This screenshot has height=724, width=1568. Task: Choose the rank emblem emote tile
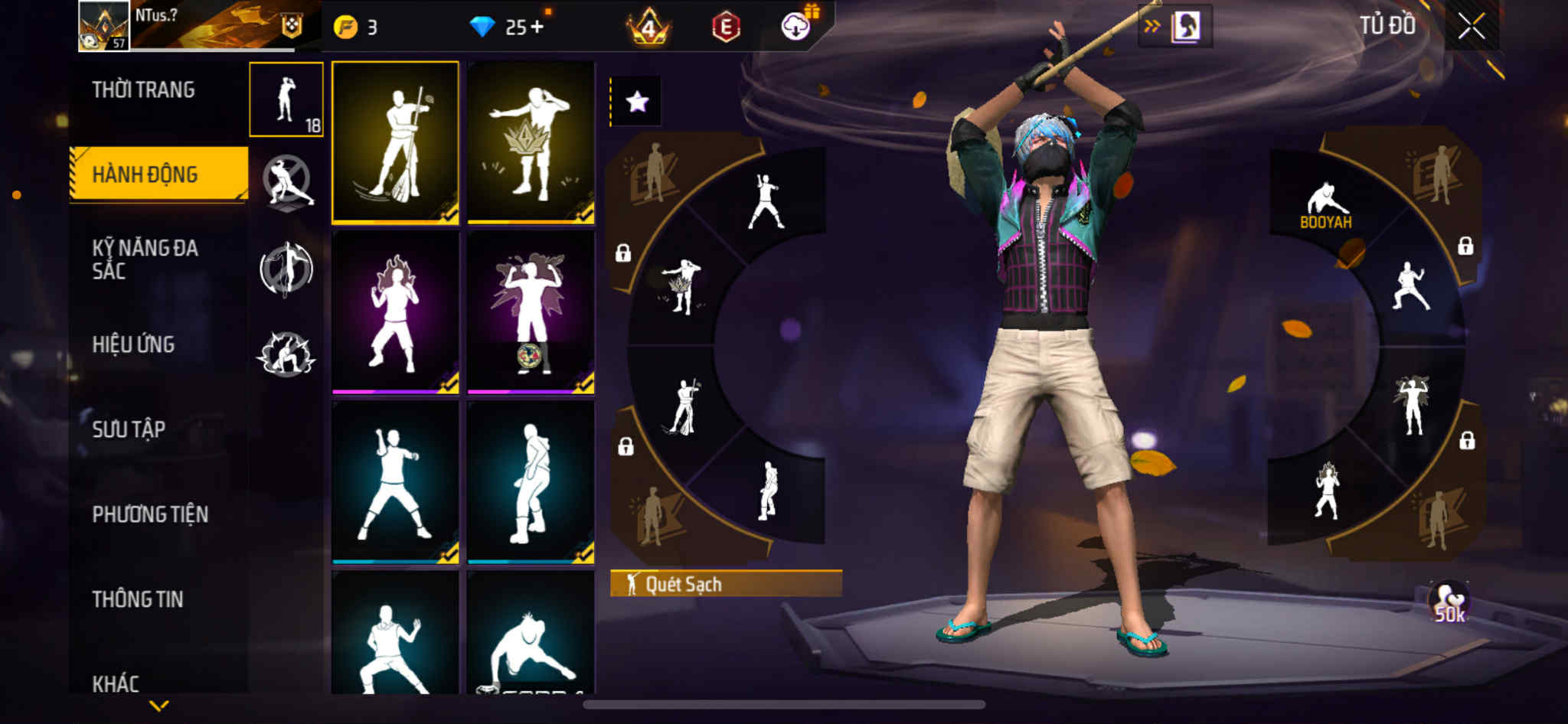(531, 143)
